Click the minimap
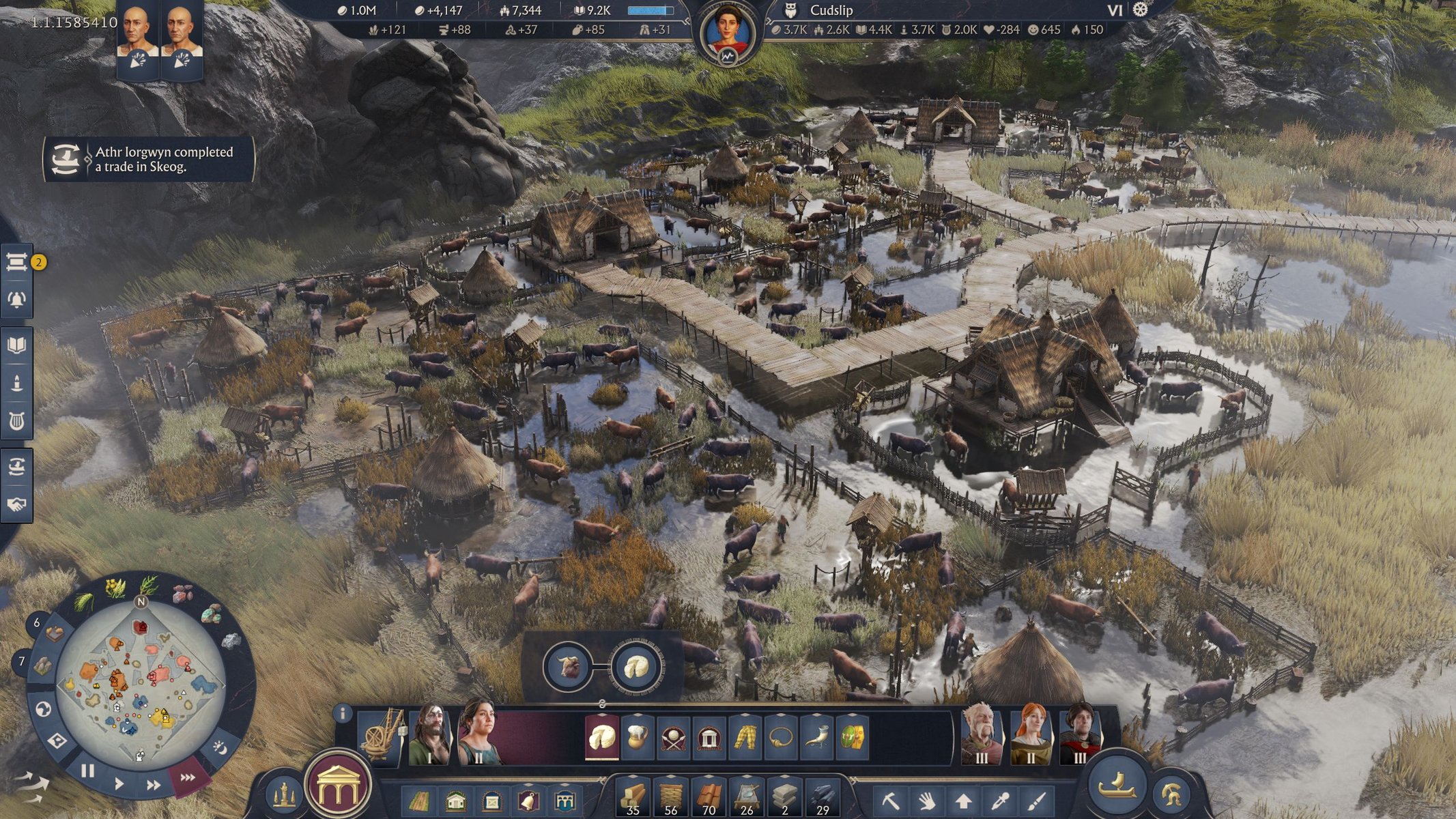Viewport: 1456px width, 819px height. pyautogui.click(x=140, y=684)
